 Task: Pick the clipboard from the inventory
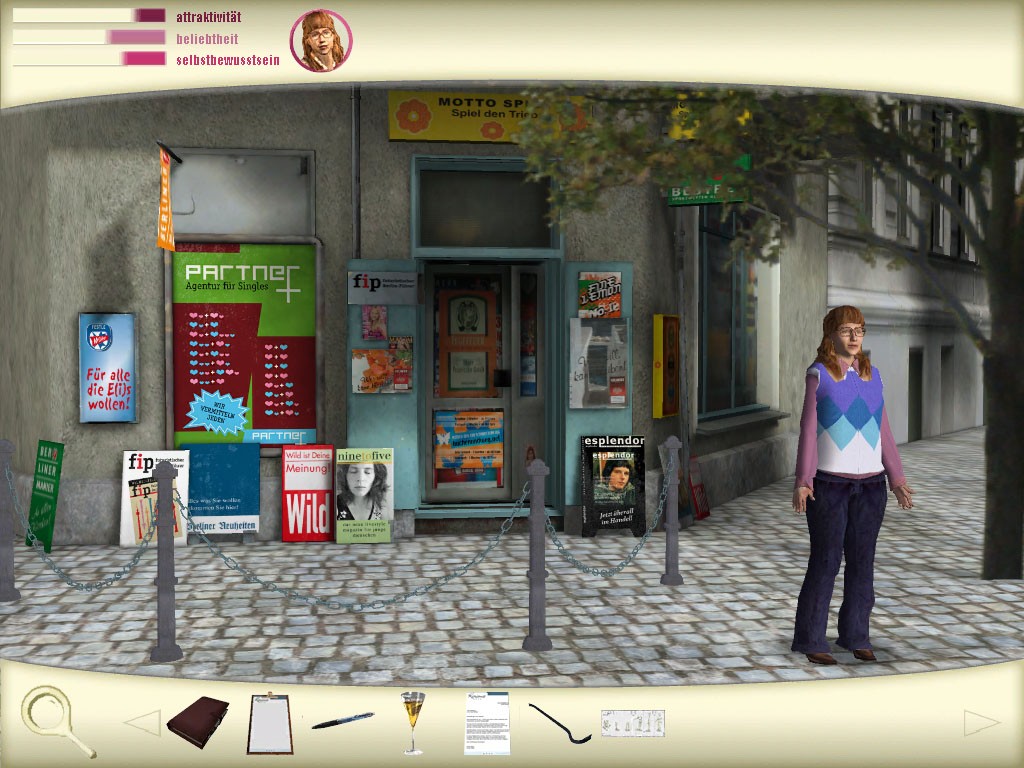[x=268, y=724]
